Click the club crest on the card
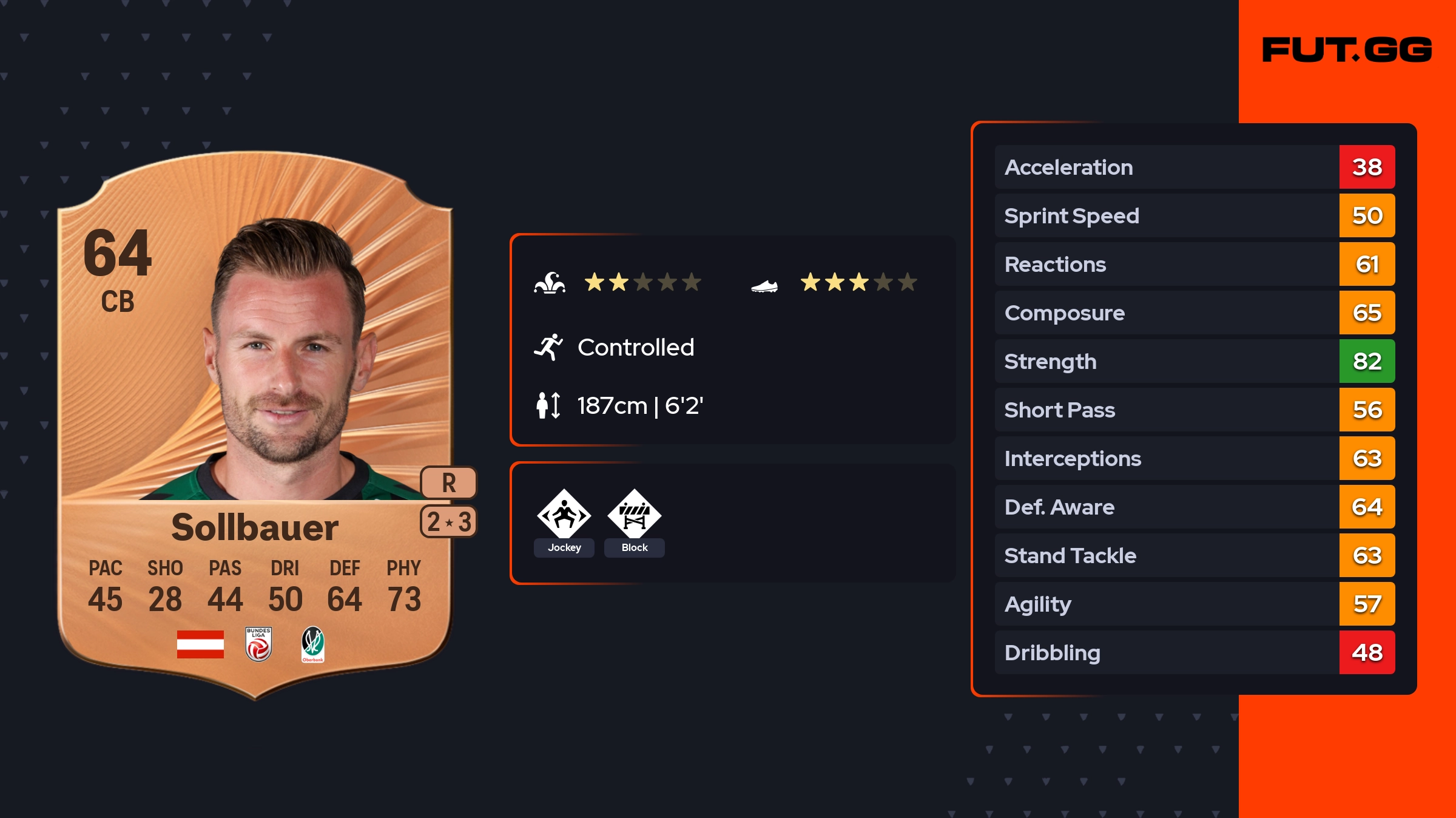 (x=313, y=644)
